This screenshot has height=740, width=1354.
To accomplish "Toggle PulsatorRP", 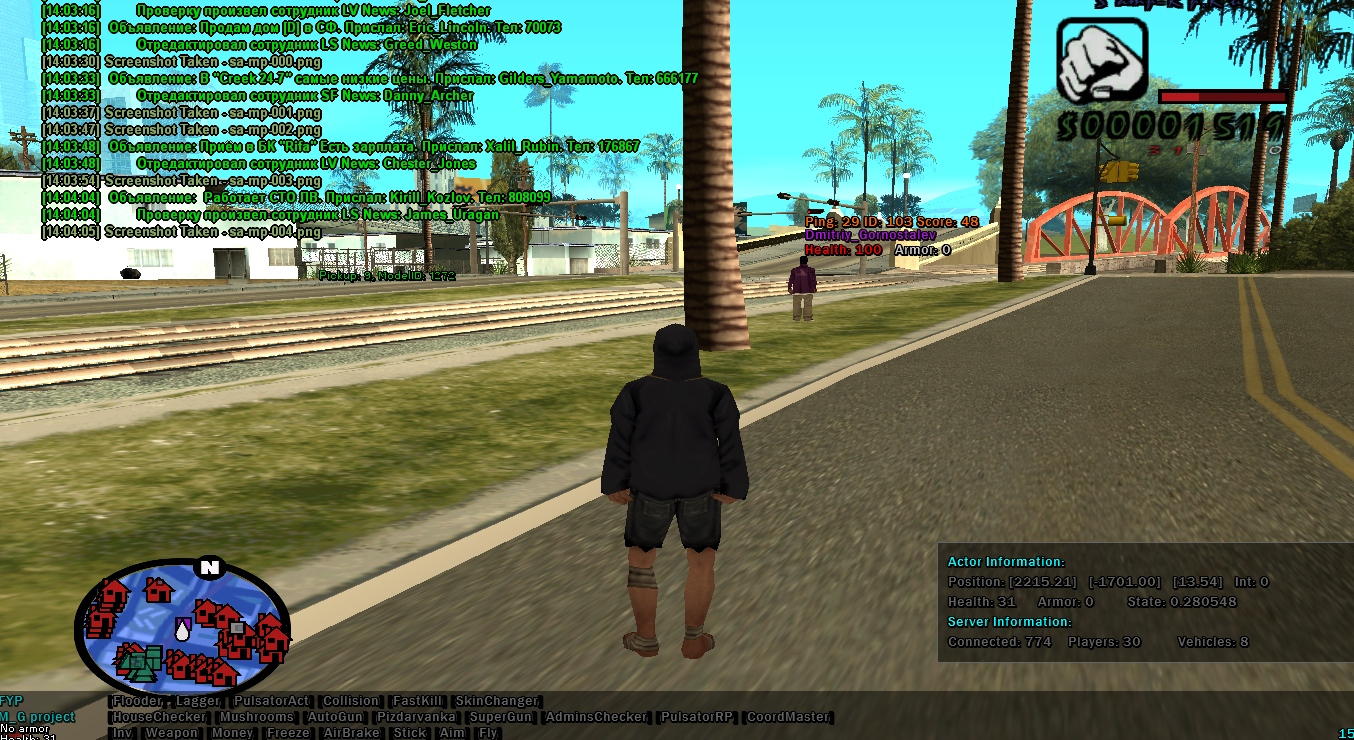I will coord(697,717).
